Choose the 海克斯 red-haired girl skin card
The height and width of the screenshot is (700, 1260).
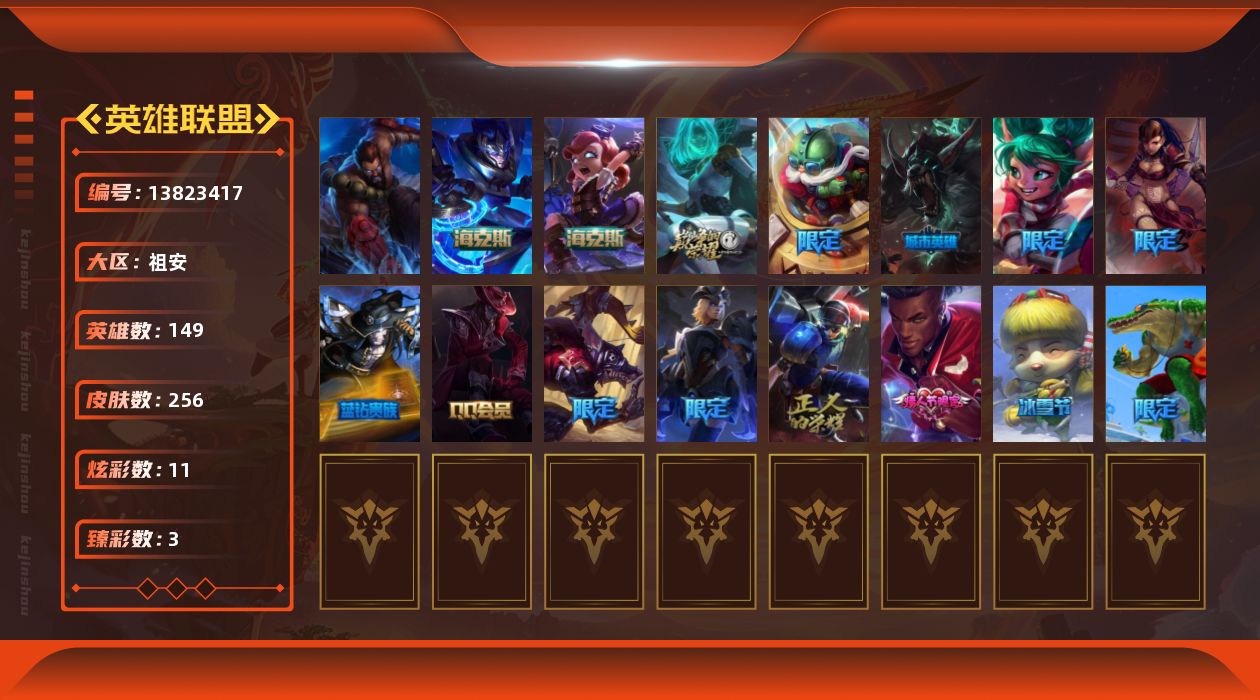(x=594, y=196)
